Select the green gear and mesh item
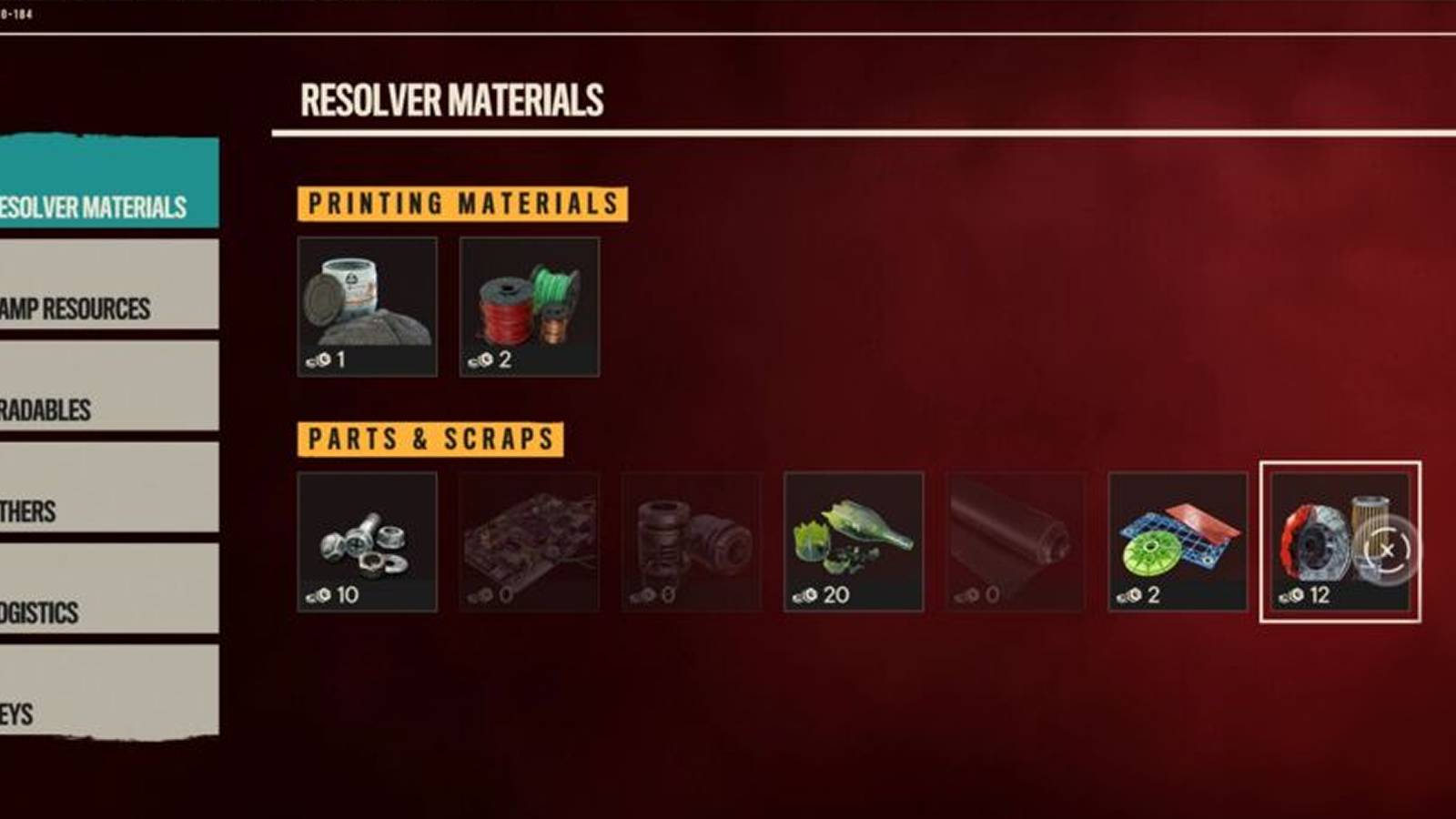The width and height of the screenshot is (1456, 819). coord(1178,544)
